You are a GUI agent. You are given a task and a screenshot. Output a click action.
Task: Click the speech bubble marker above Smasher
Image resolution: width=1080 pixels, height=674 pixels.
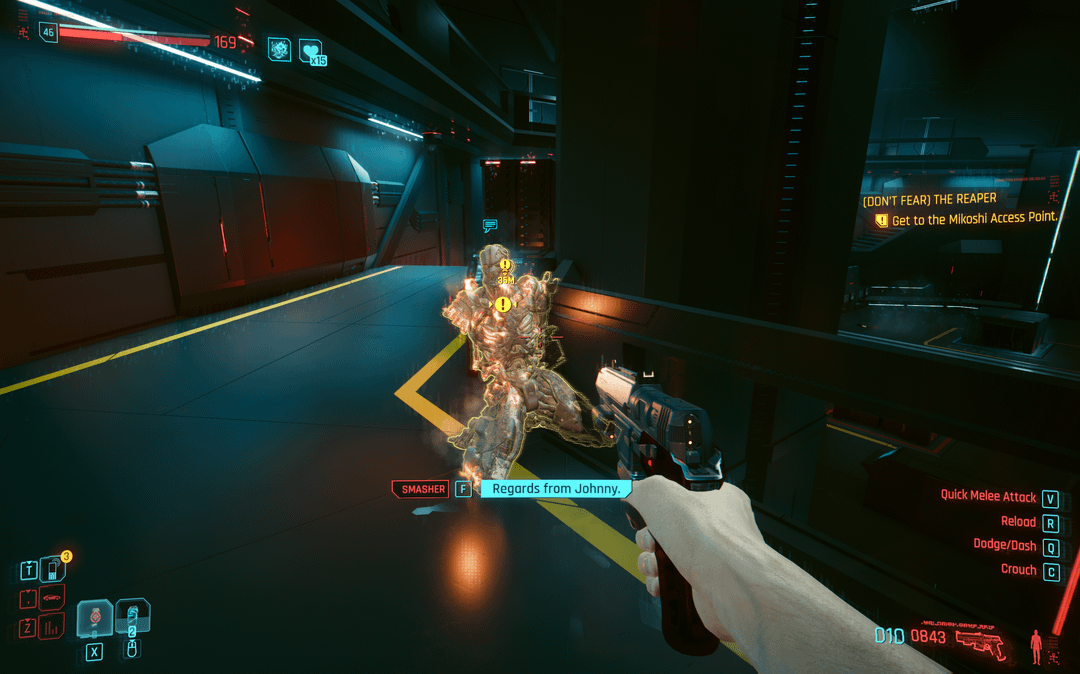pos(490,226)
